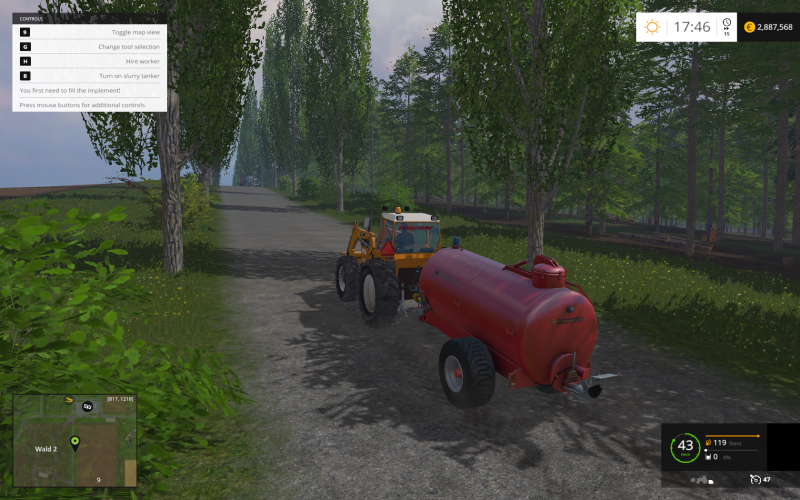Click the time scale clock icon
800x500 pixels.
point(727,24)
